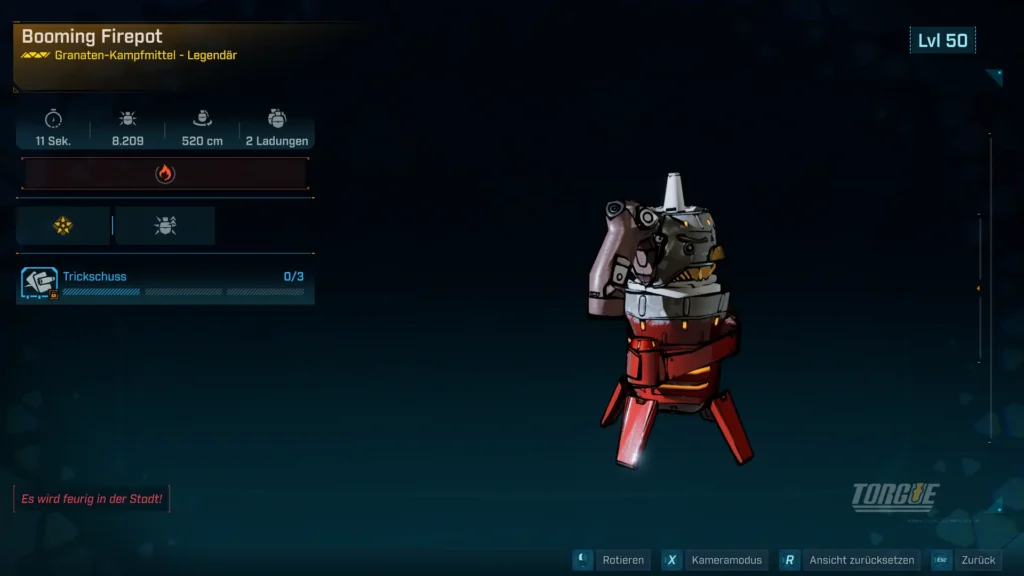Select the Rotieren control
Image resolution: width=1024 pixels, height=576 pixels.
pyautogui.click(x=611, y=560)
